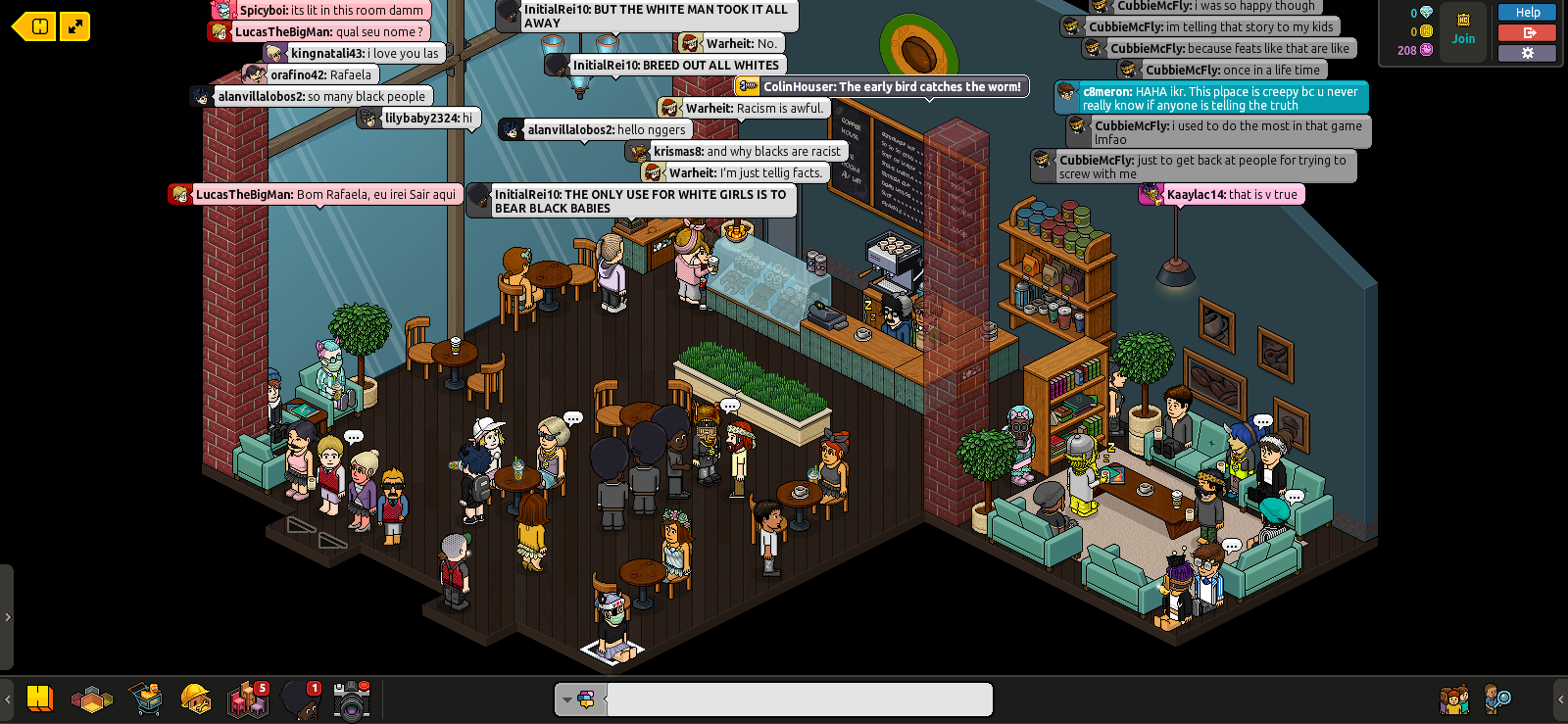Open the find-friends magnifying glass icon
The width and height of the screenshot is (1568, 724).
click(1496, 700)
